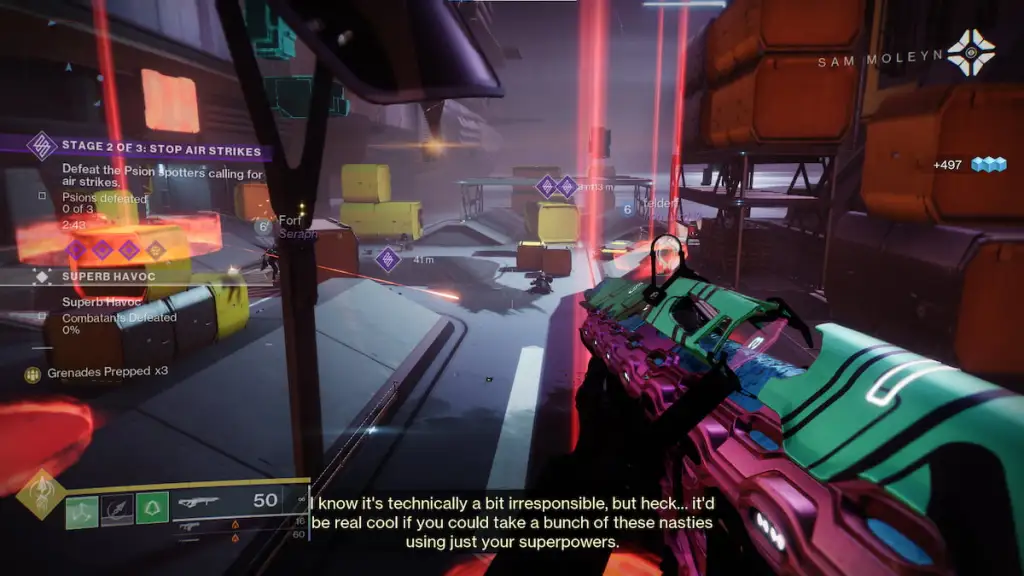Trigger the melee ability icon

click(117, 512)
